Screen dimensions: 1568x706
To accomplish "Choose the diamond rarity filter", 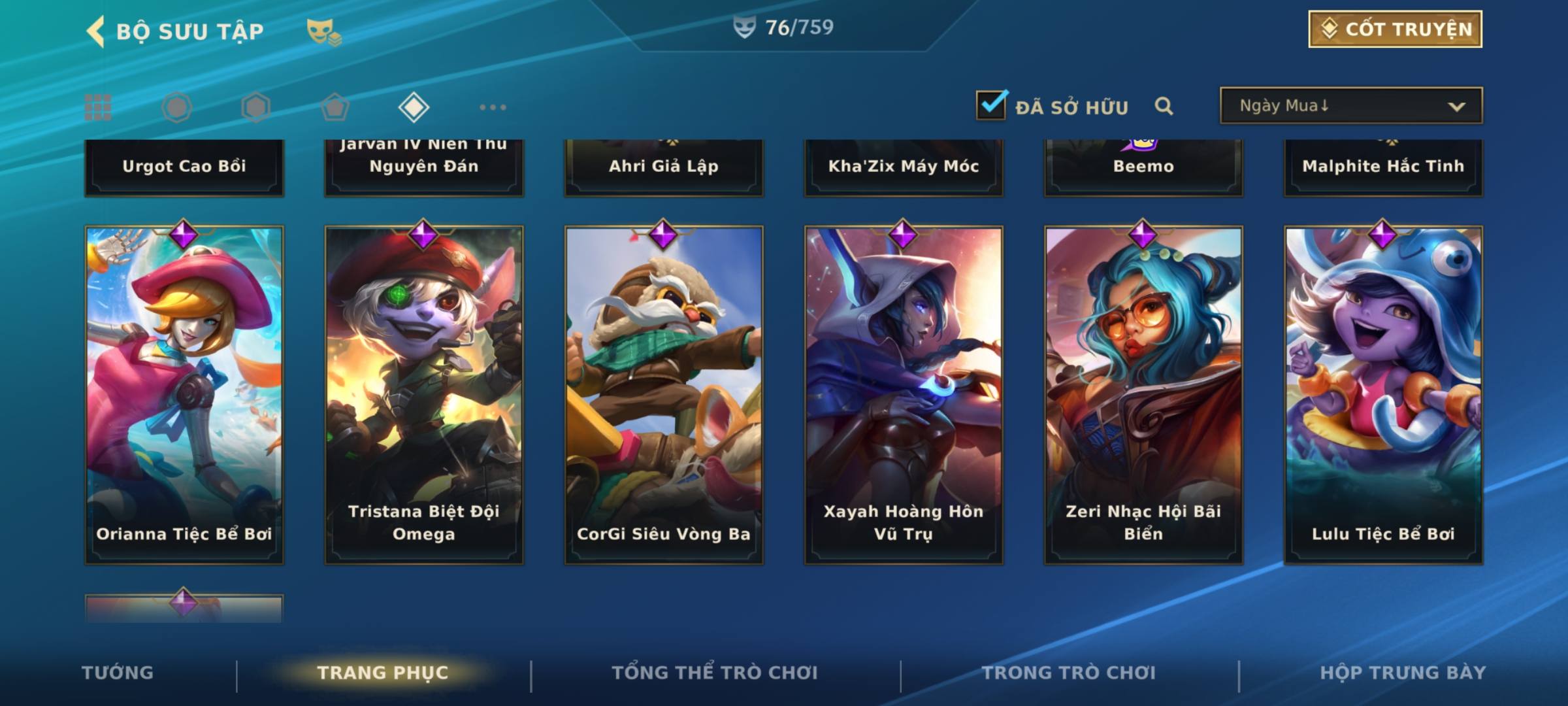I will (414, 107).
